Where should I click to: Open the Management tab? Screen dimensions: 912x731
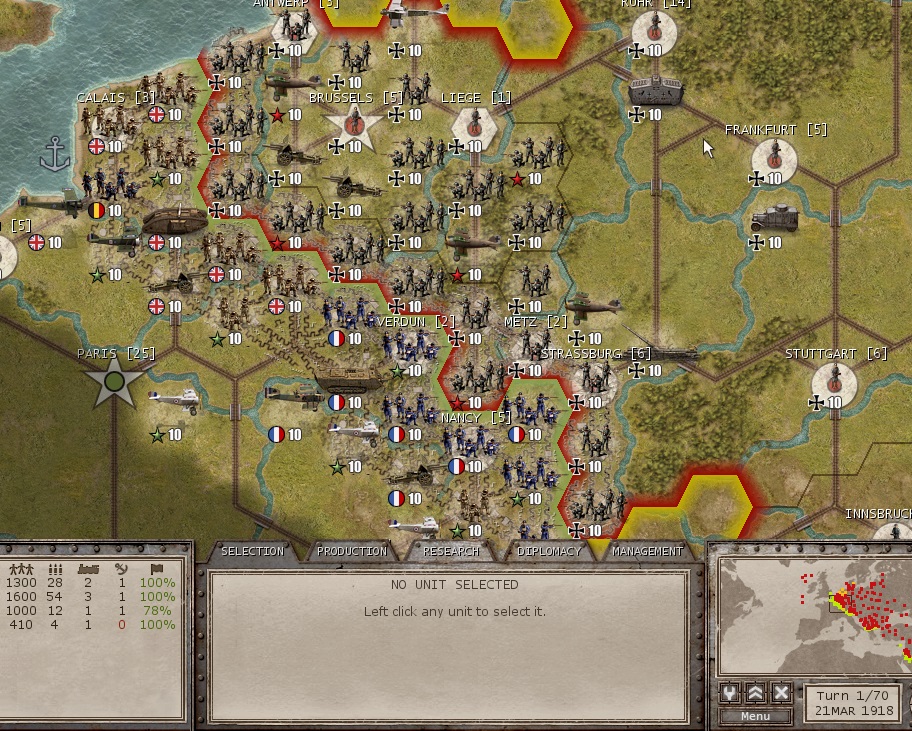point(647,551)
